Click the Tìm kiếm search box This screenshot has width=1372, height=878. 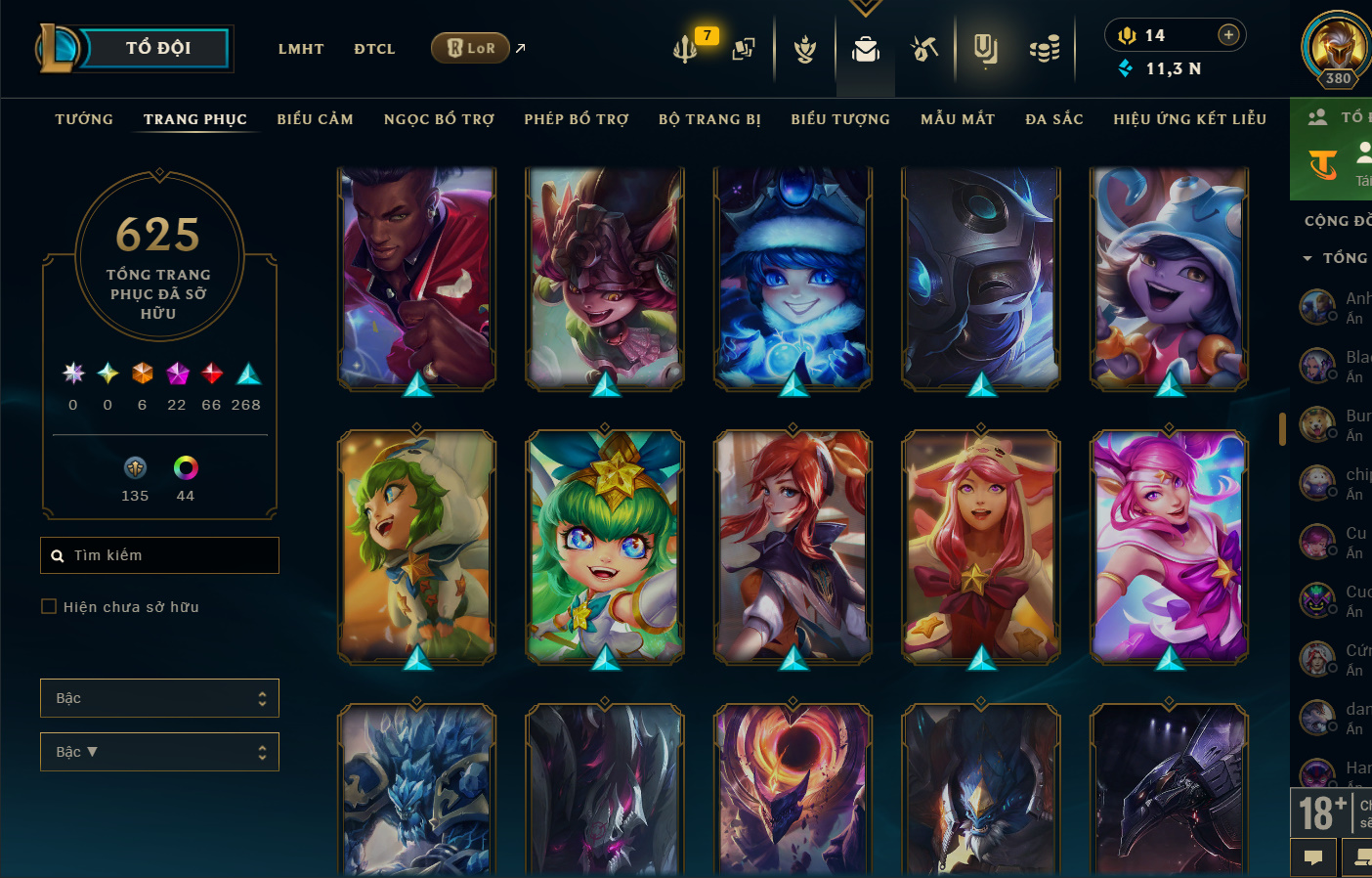click(x=160, y=555)
